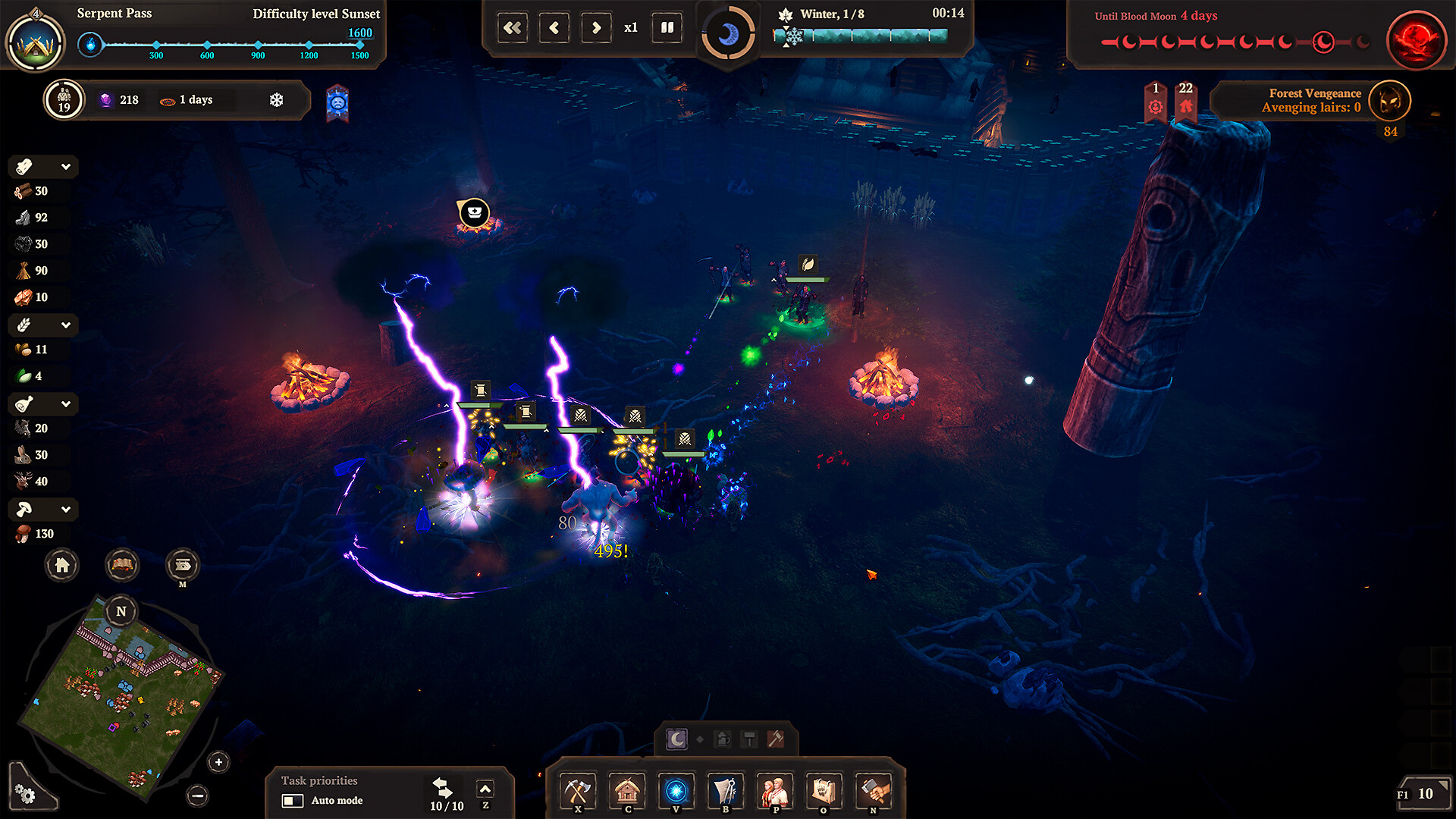
Task: Select the crescent moon night mode icon
Action: coord(676,739)
